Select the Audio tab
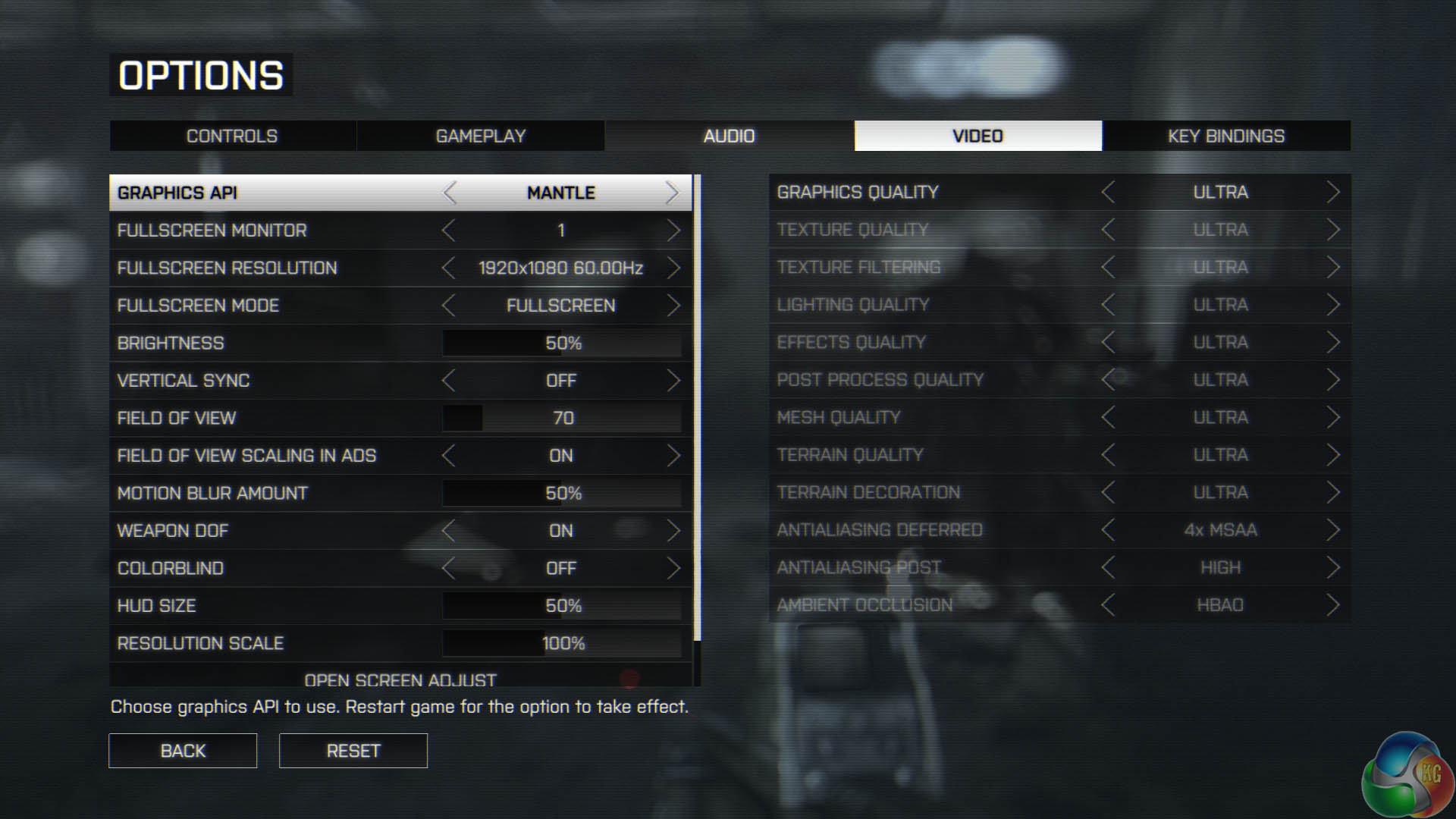This screenshot has width=1456, height=819. pyautogui.click(x=729, y=136)
